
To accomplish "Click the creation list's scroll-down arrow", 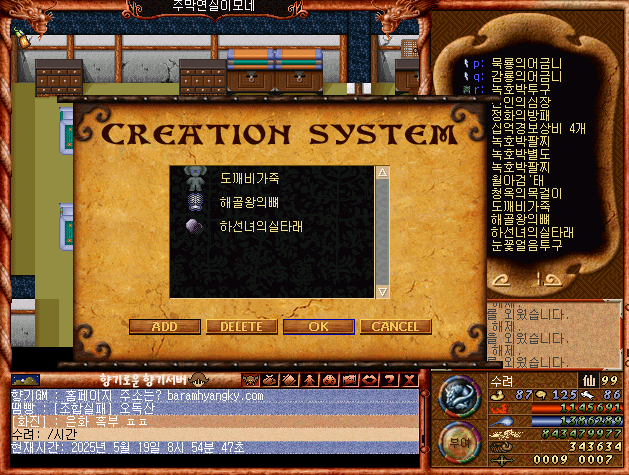I will pyautogui.click(x=381, y=291).
